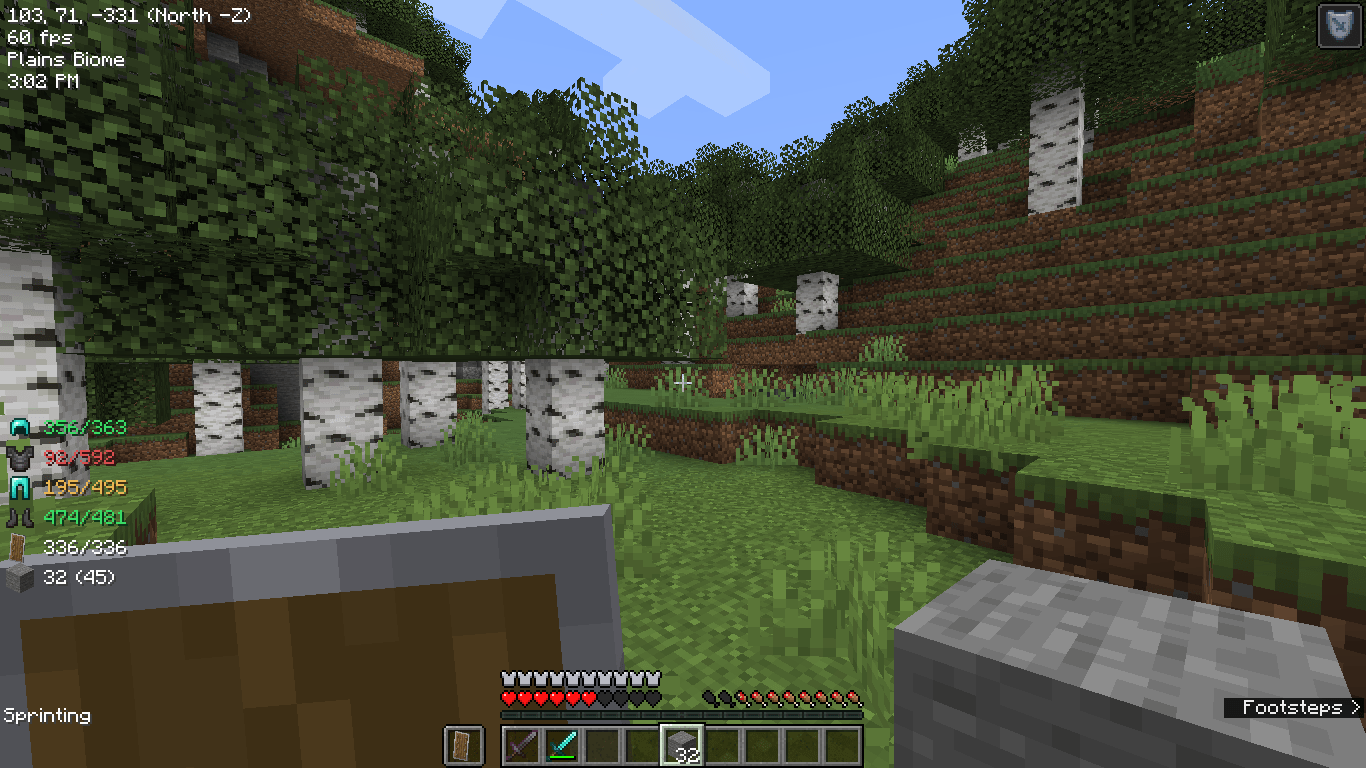Click the helmet durability icon showing 356/363
The image size is (1366, 768).
17,427
